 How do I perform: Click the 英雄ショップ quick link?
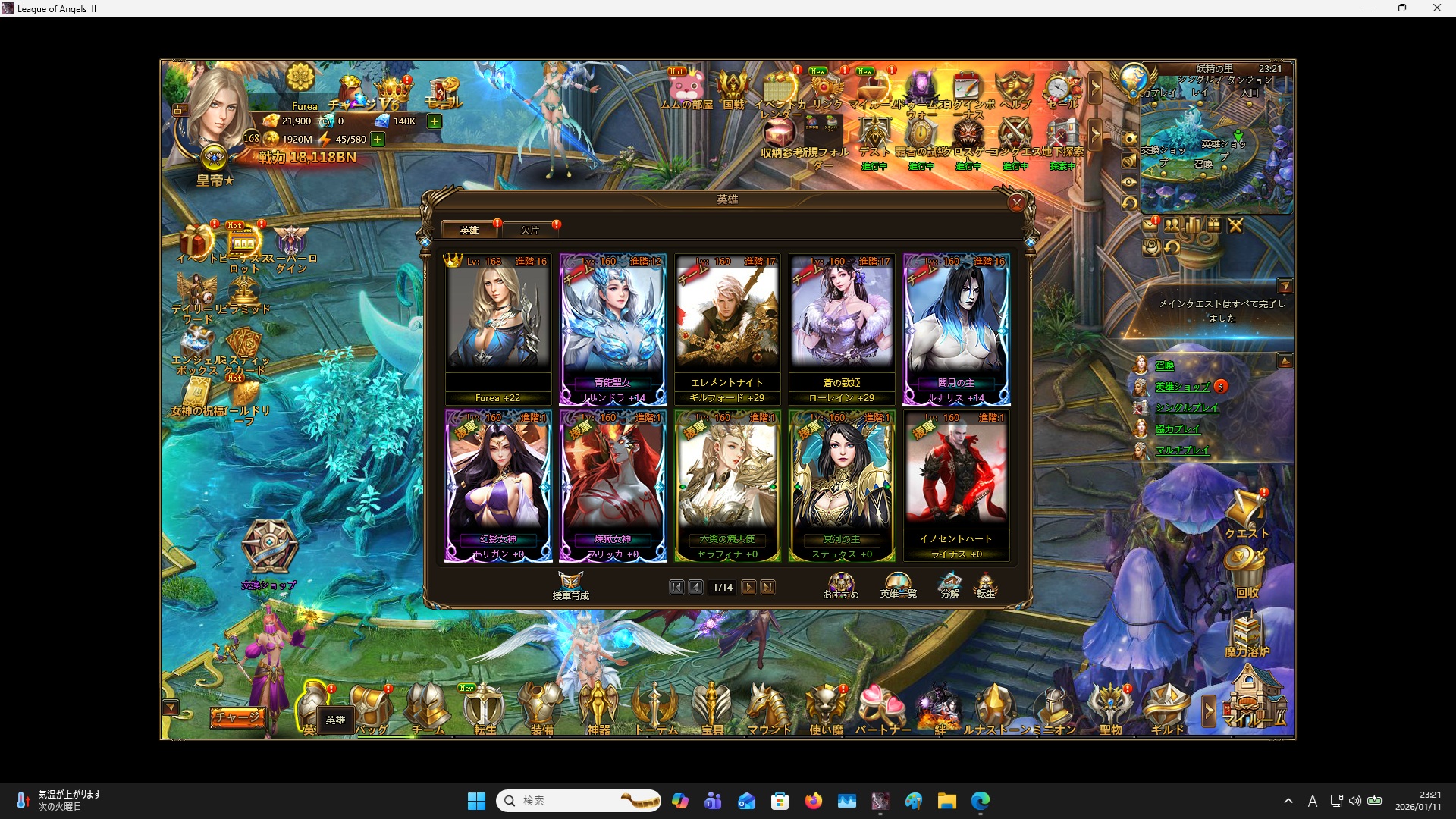1182,387
